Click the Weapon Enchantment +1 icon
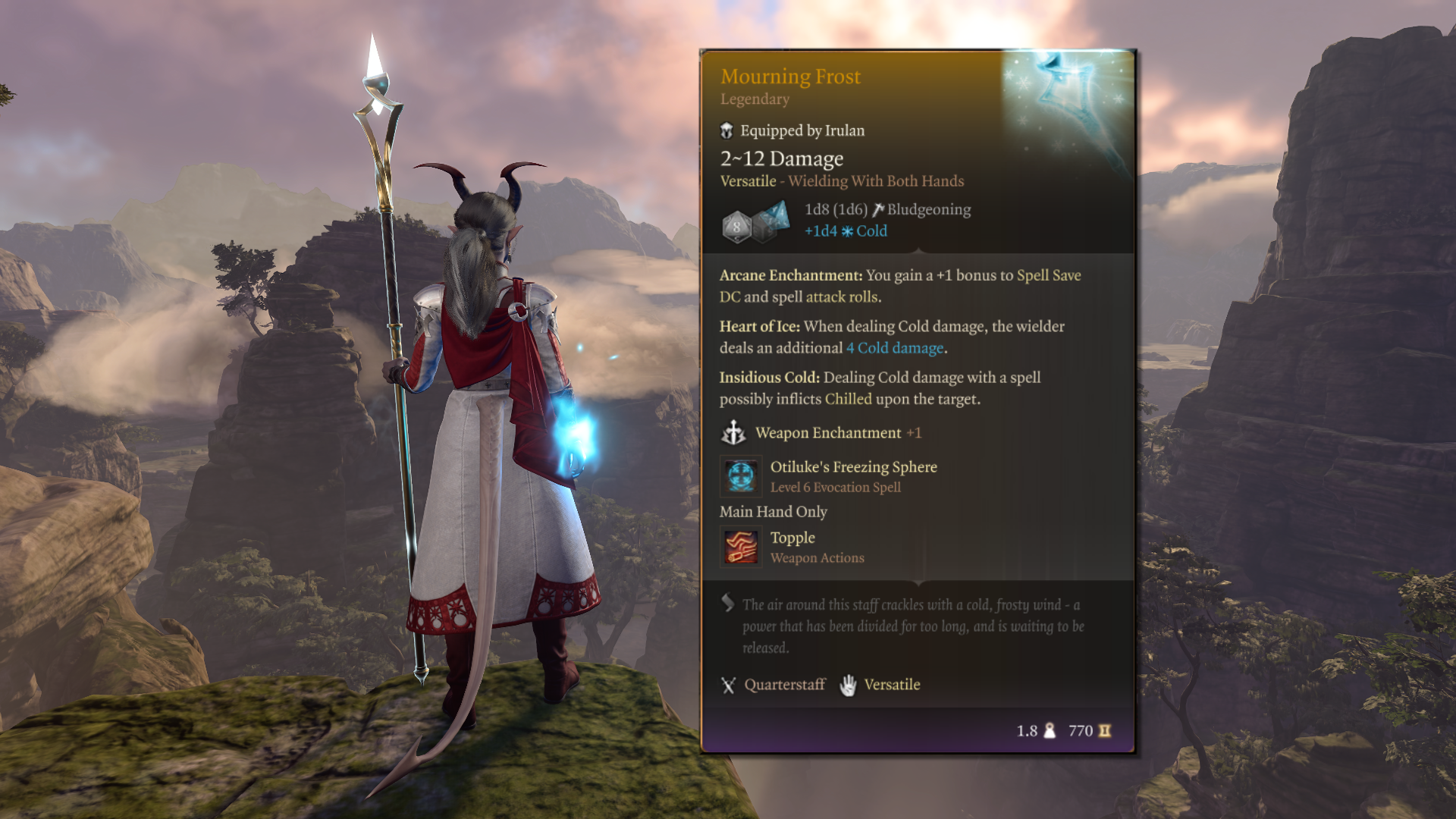This screenshot has width=1456, height=819. tap(733, 433)
